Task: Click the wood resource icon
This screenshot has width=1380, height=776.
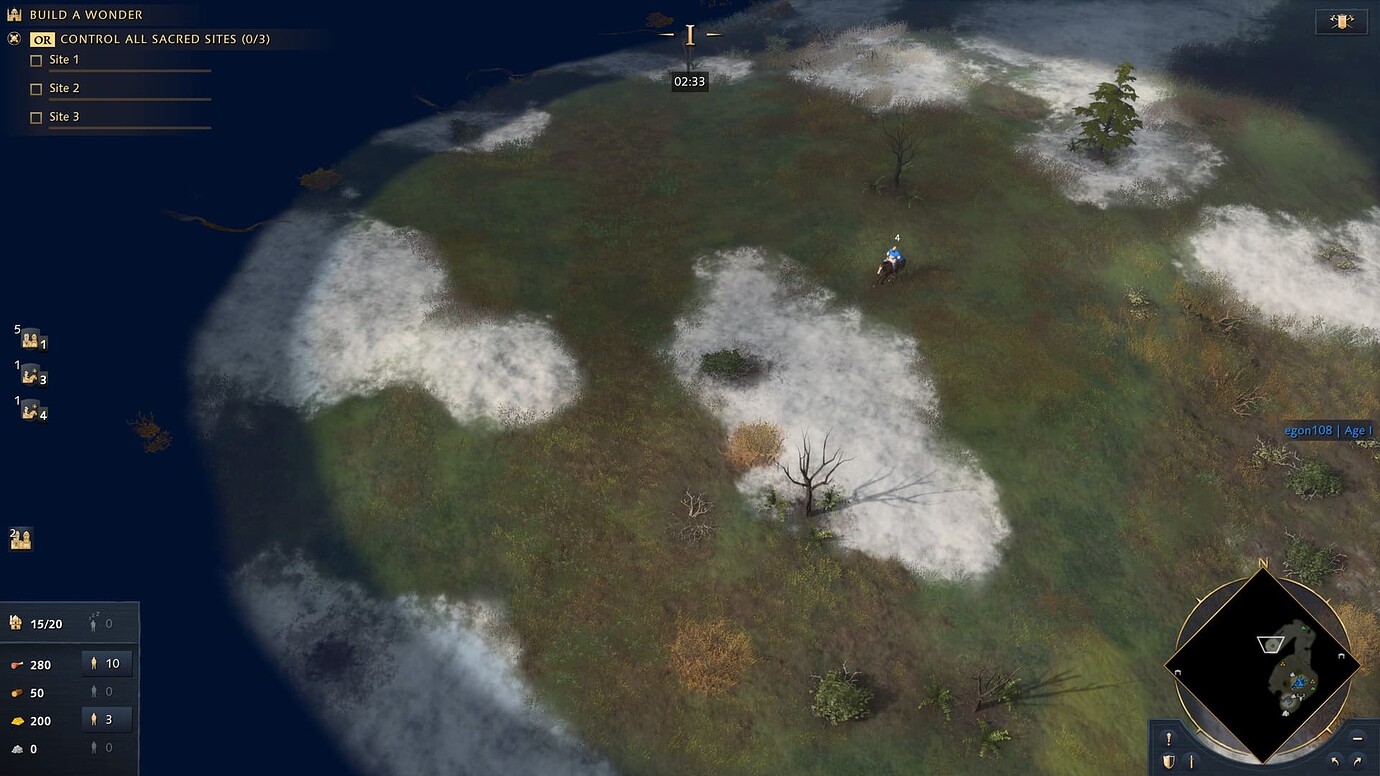Action: click(x=17, y=692)
